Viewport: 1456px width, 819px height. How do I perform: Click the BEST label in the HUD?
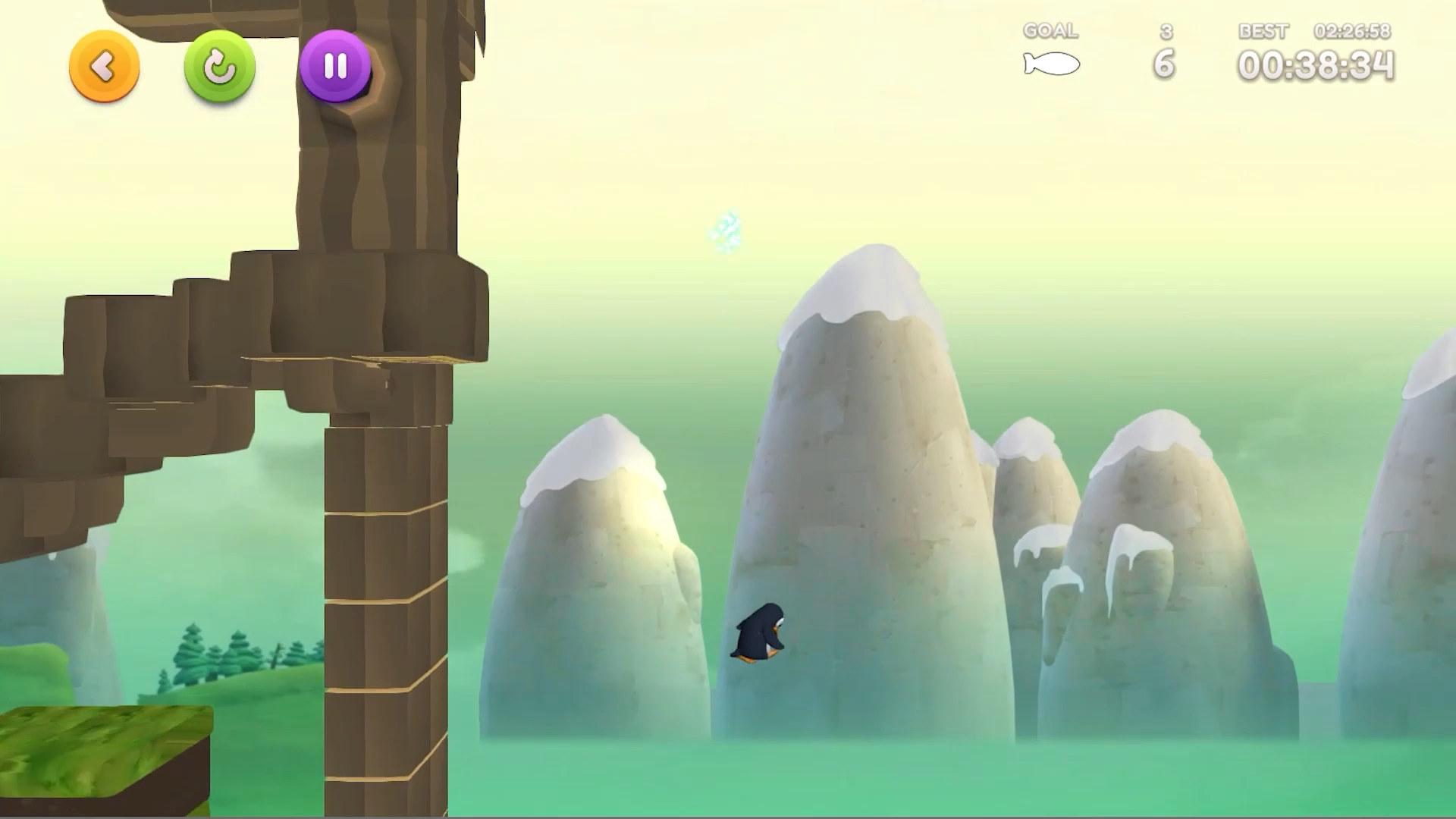pos(1262,31)
